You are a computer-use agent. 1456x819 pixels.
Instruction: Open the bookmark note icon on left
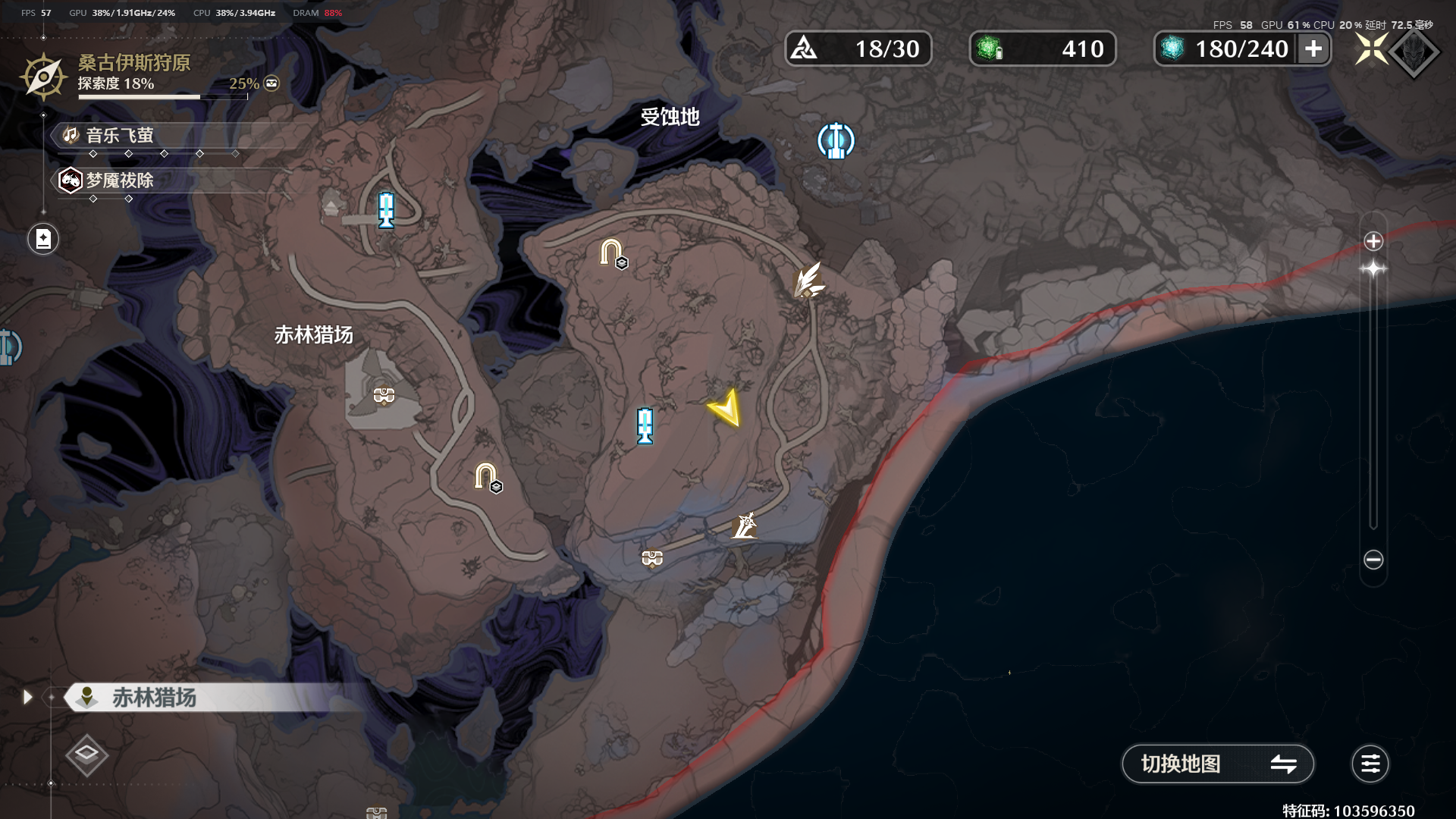click(x=43, y=240)
